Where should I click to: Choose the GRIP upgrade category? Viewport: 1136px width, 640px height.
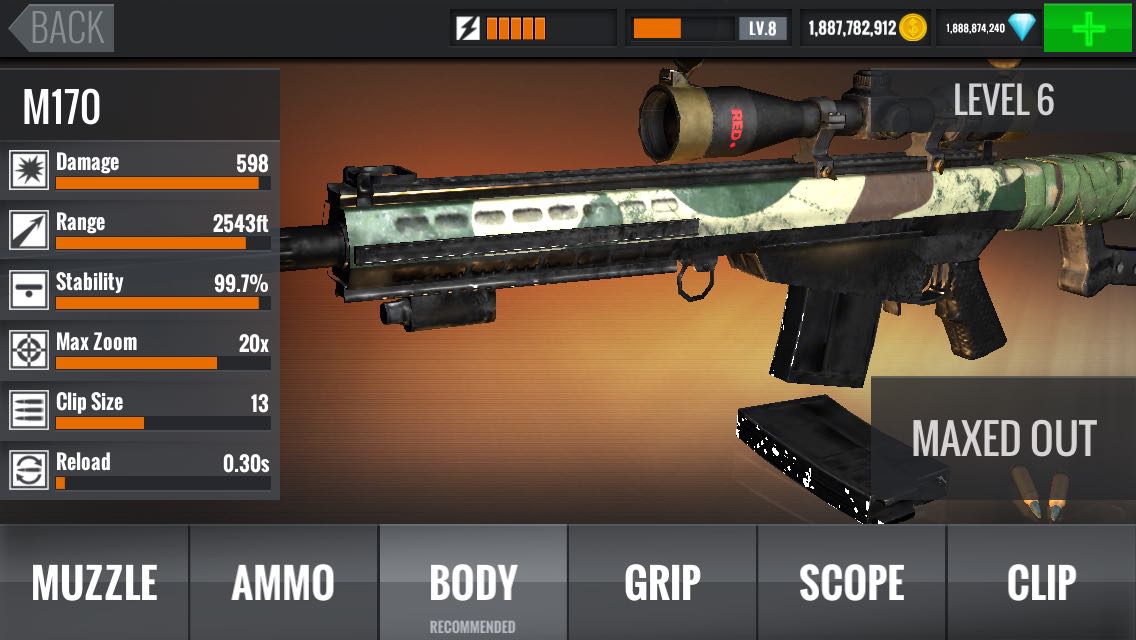pos(662,582)
